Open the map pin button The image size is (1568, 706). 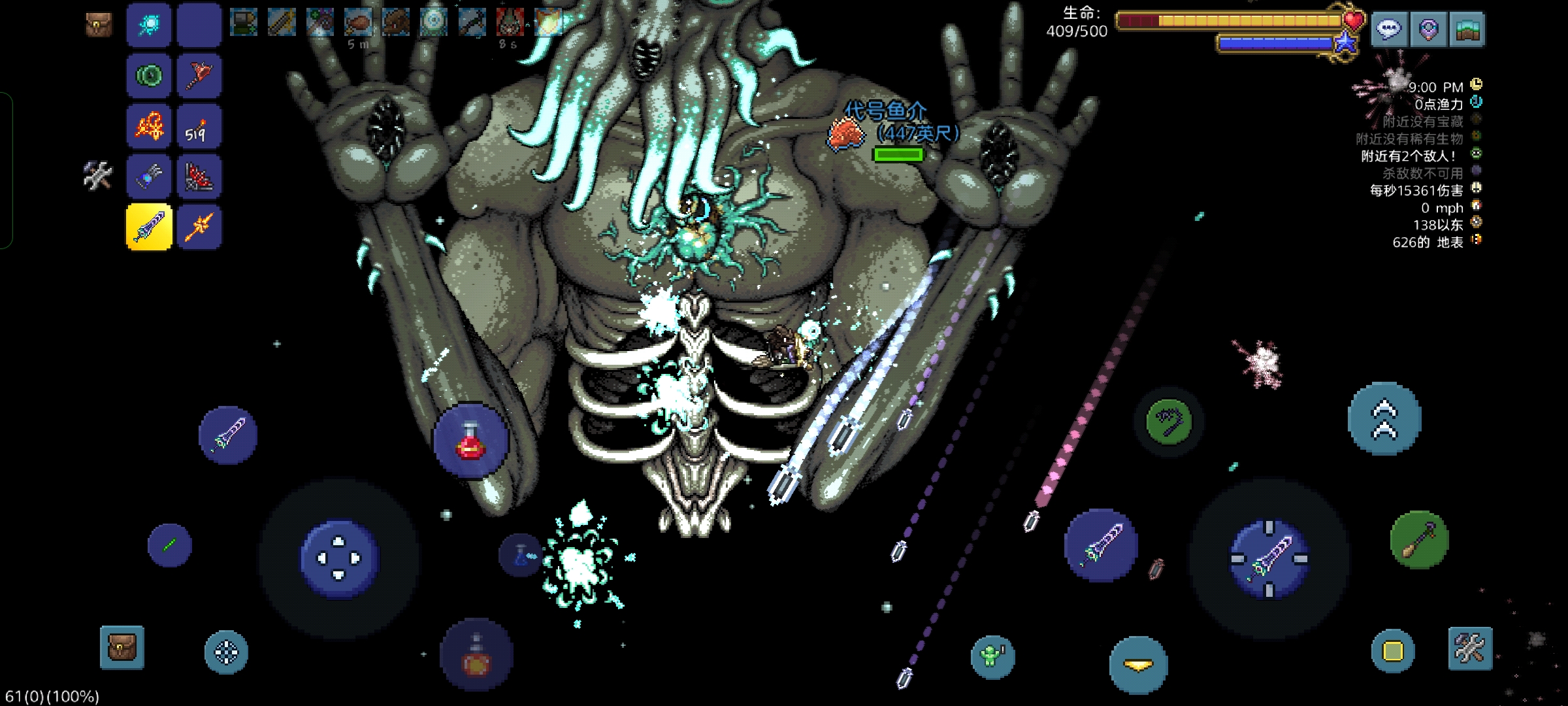1428,29
